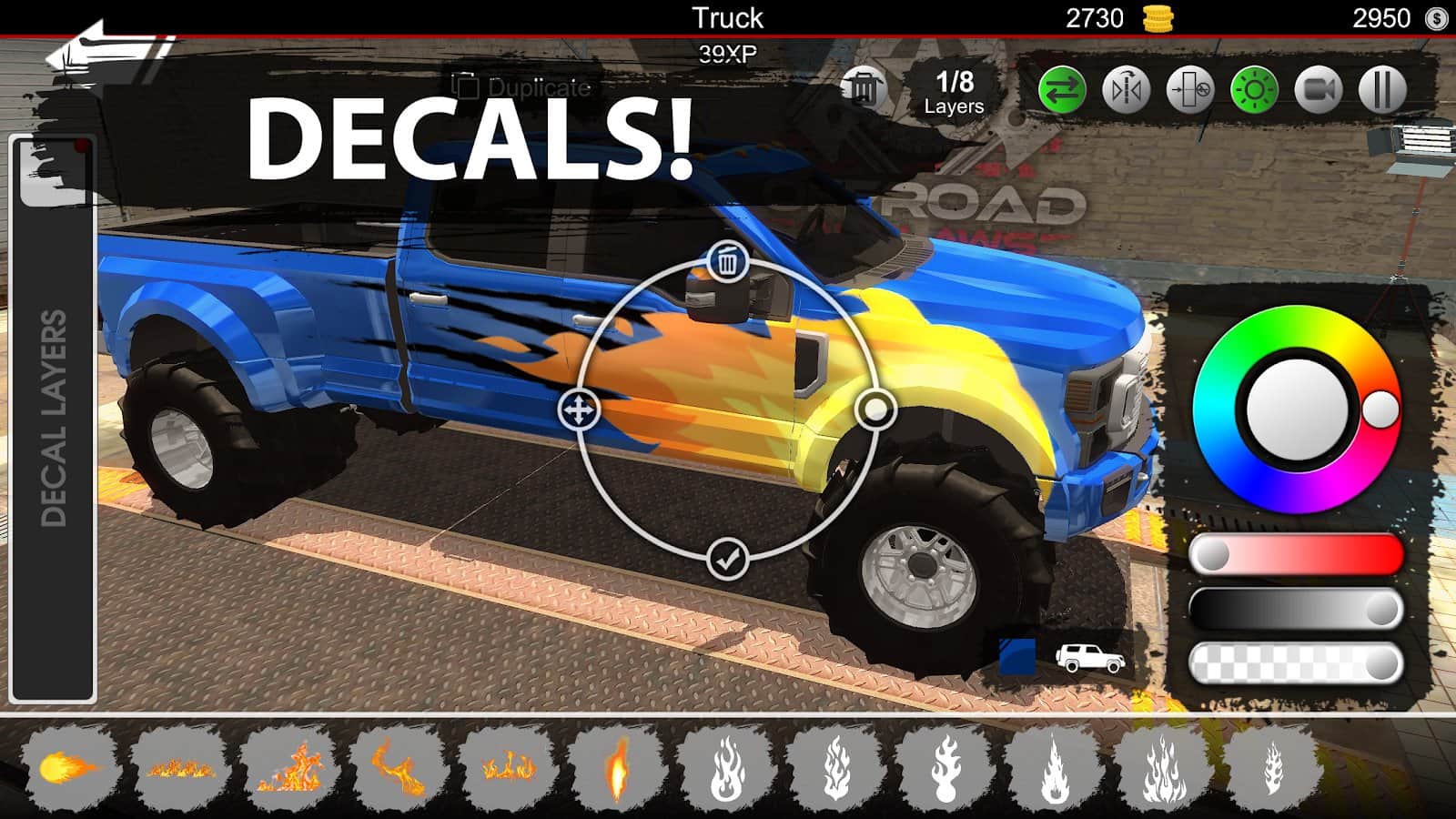Pause the game with the pause button
The height and width of the screenshot is (819, 1456).
point(1382,90)
